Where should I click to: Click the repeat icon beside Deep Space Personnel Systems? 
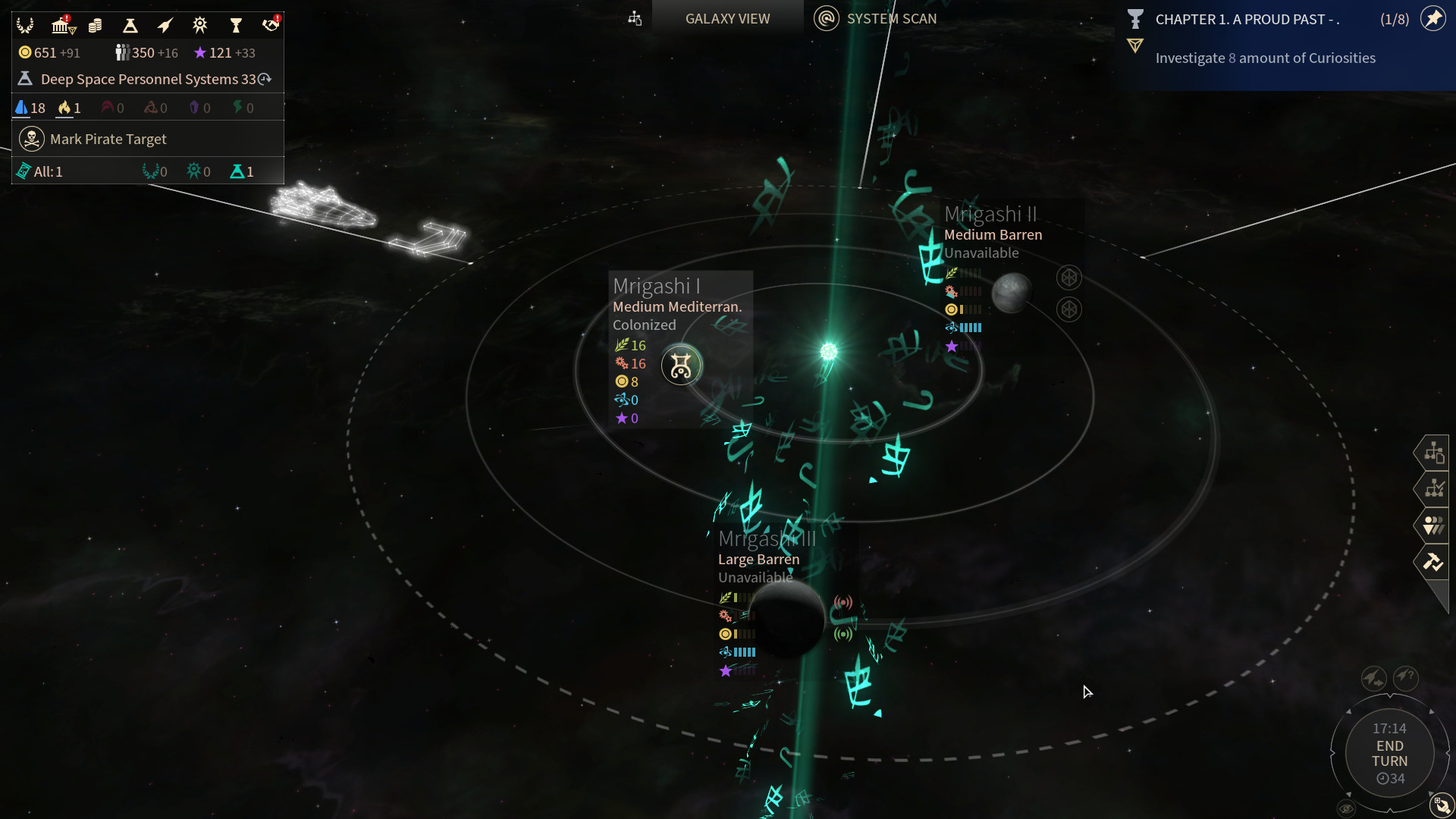[x=264, y=78]
